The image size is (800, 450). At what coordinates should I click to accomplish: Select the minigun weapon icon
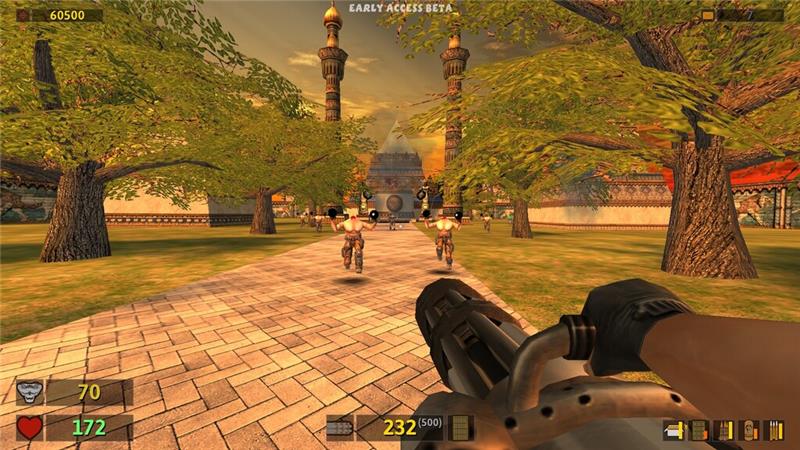pyautogui.click(x=341, y=428)
